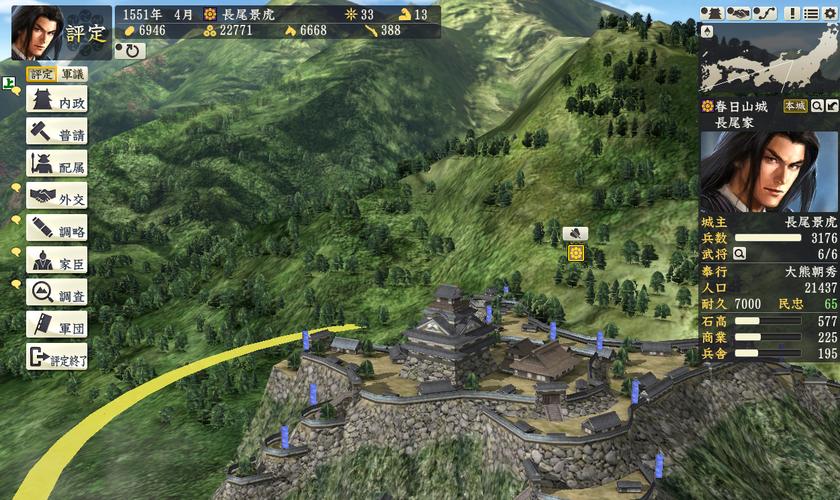The height and width of the screenshot is (500, 840).
Task: Click the magnifier beside the 本城 label
Action: [x=817, y=106]
